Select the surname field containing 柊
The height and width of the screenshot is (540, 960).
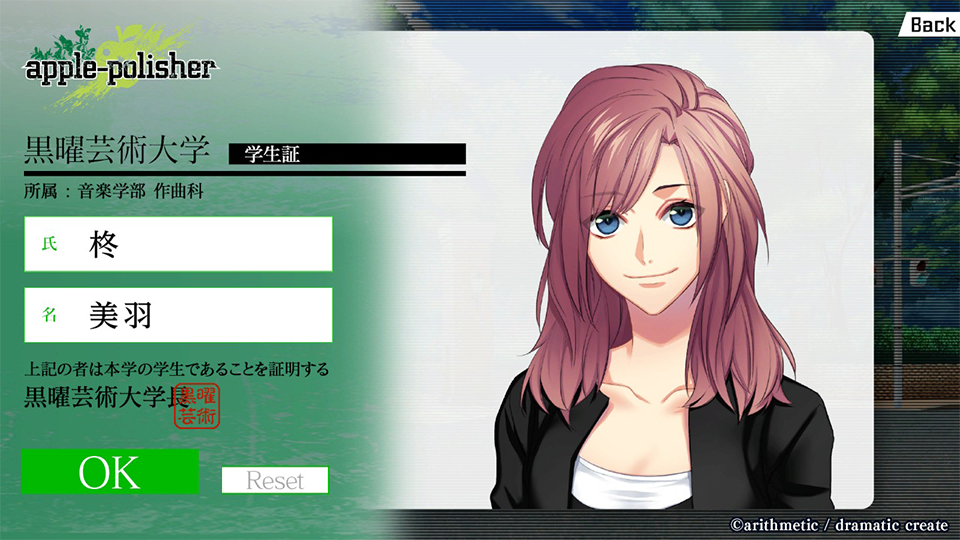pyautogui.click(x=178, y=244)
